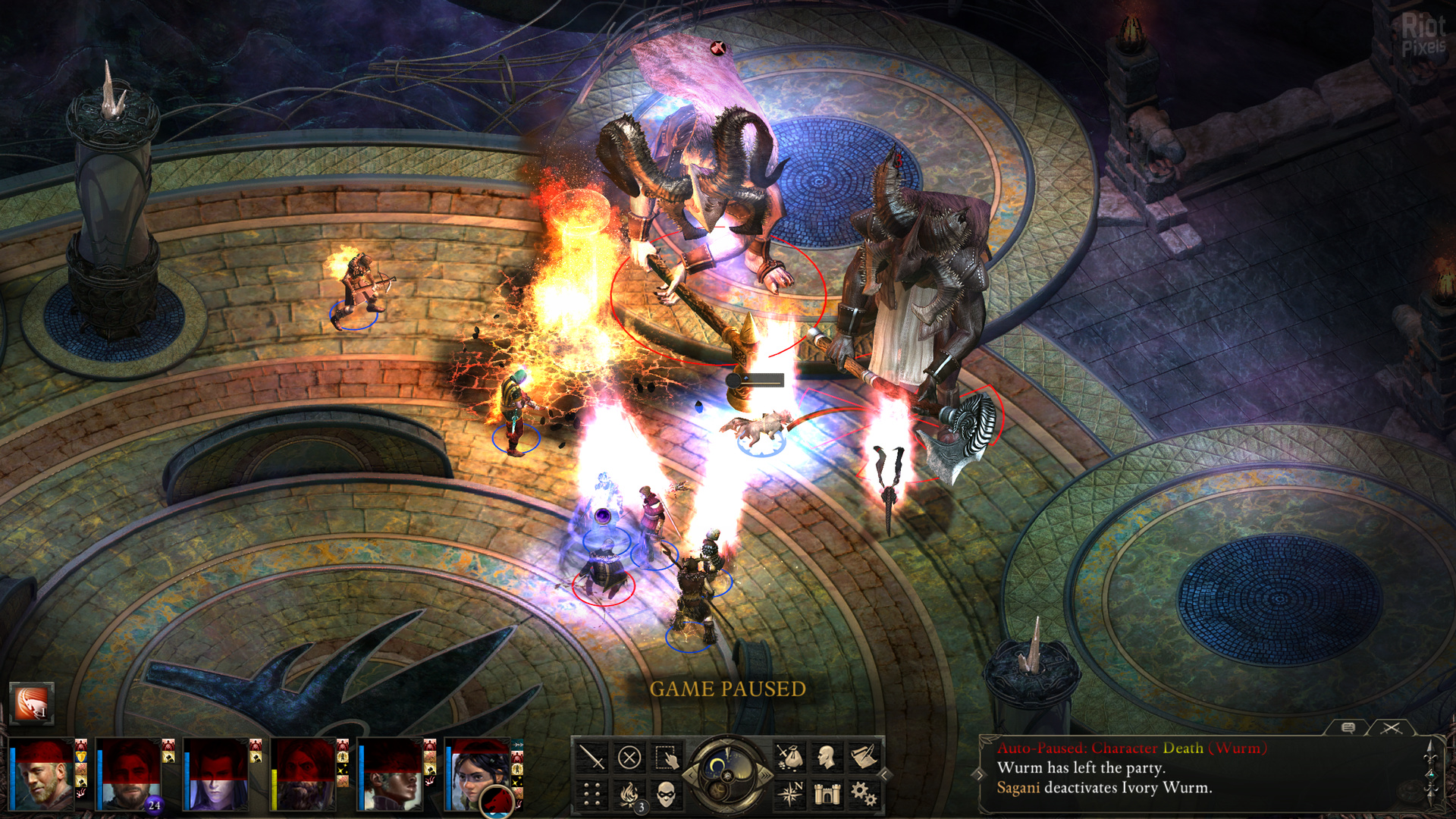The width and height of the screenshot is (1456, 819).
Task: Toggle stealth with the masked face icon
Action: (x=666, y=794)
